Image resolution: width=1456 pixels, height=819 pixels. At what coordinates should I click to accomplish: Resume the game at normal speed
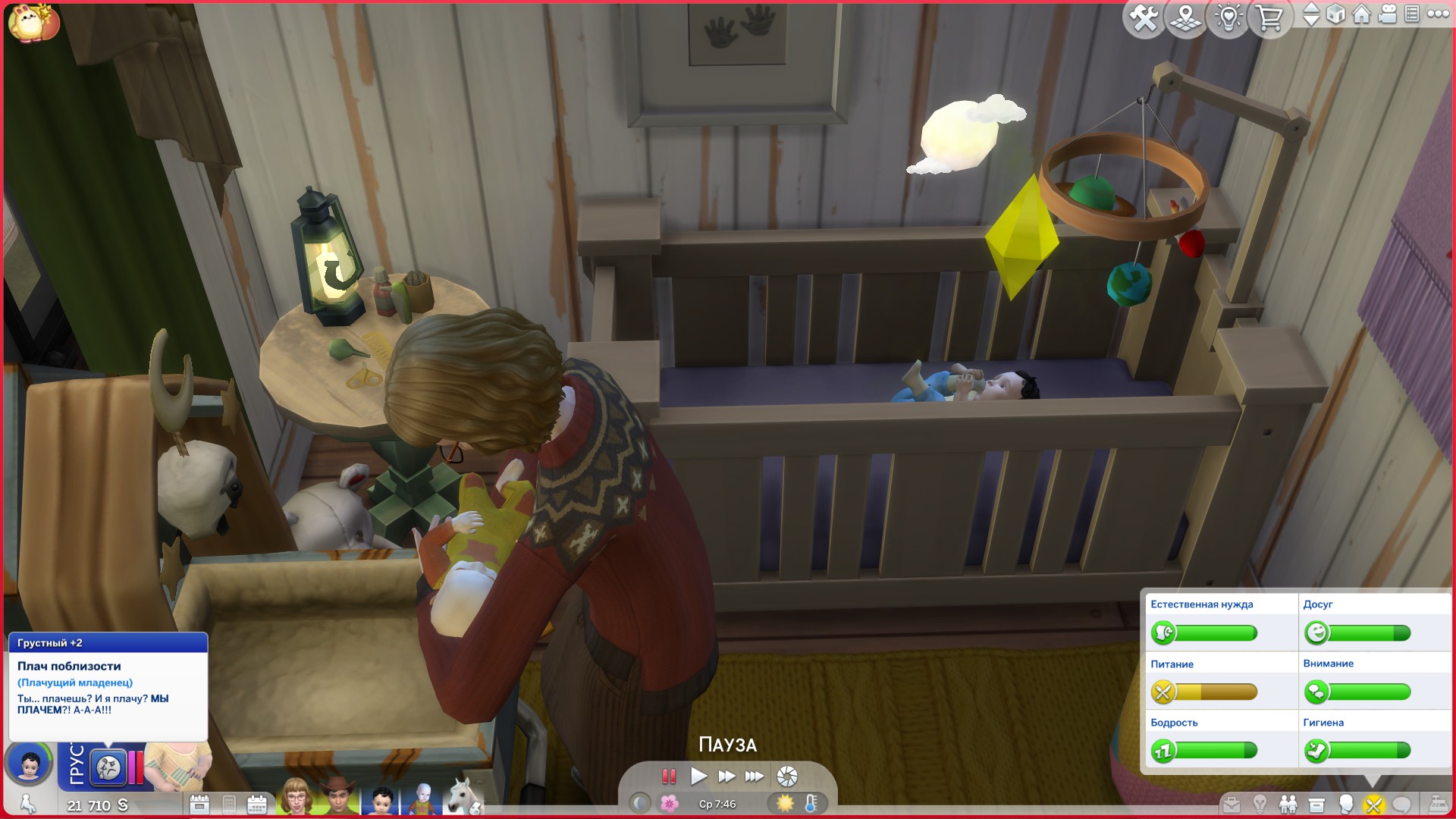698,776
